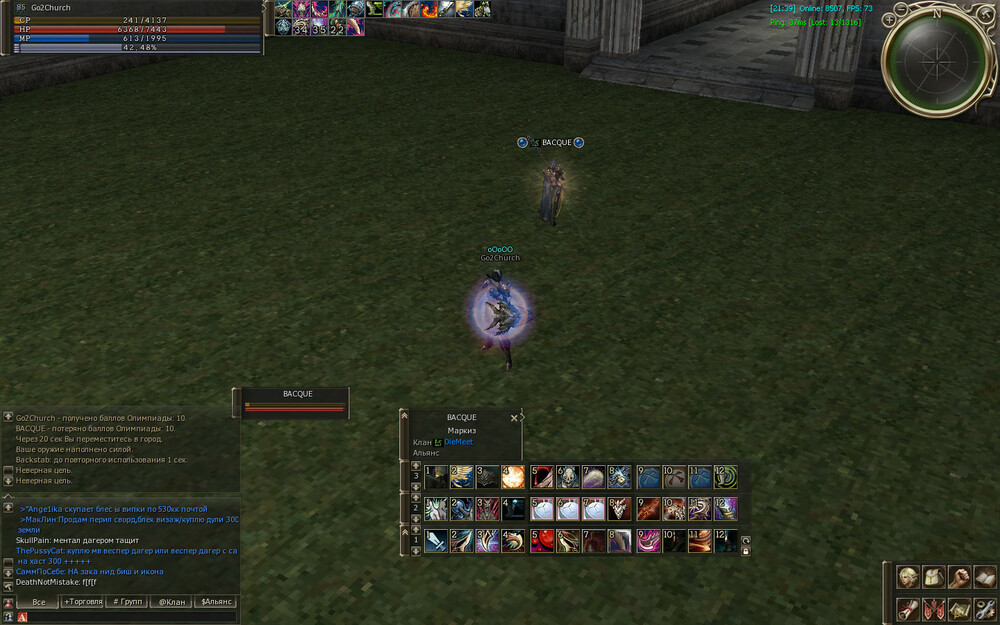Open the clan DieMeet link
This screenshot has width=1000, height=625.
point(458,442)
